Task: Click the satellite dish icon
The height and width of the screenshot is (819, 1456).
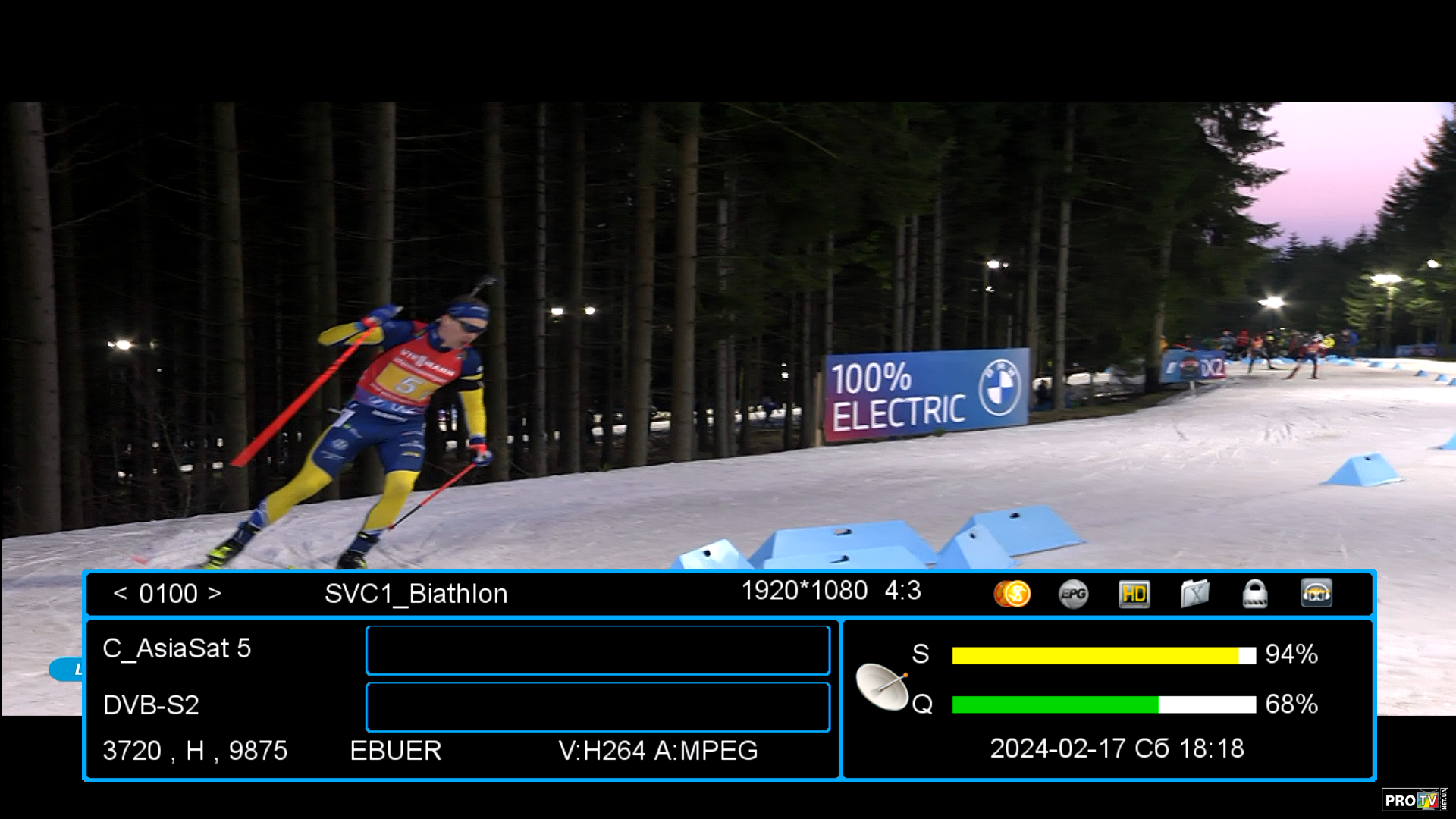Action: [x=882, y=686]
